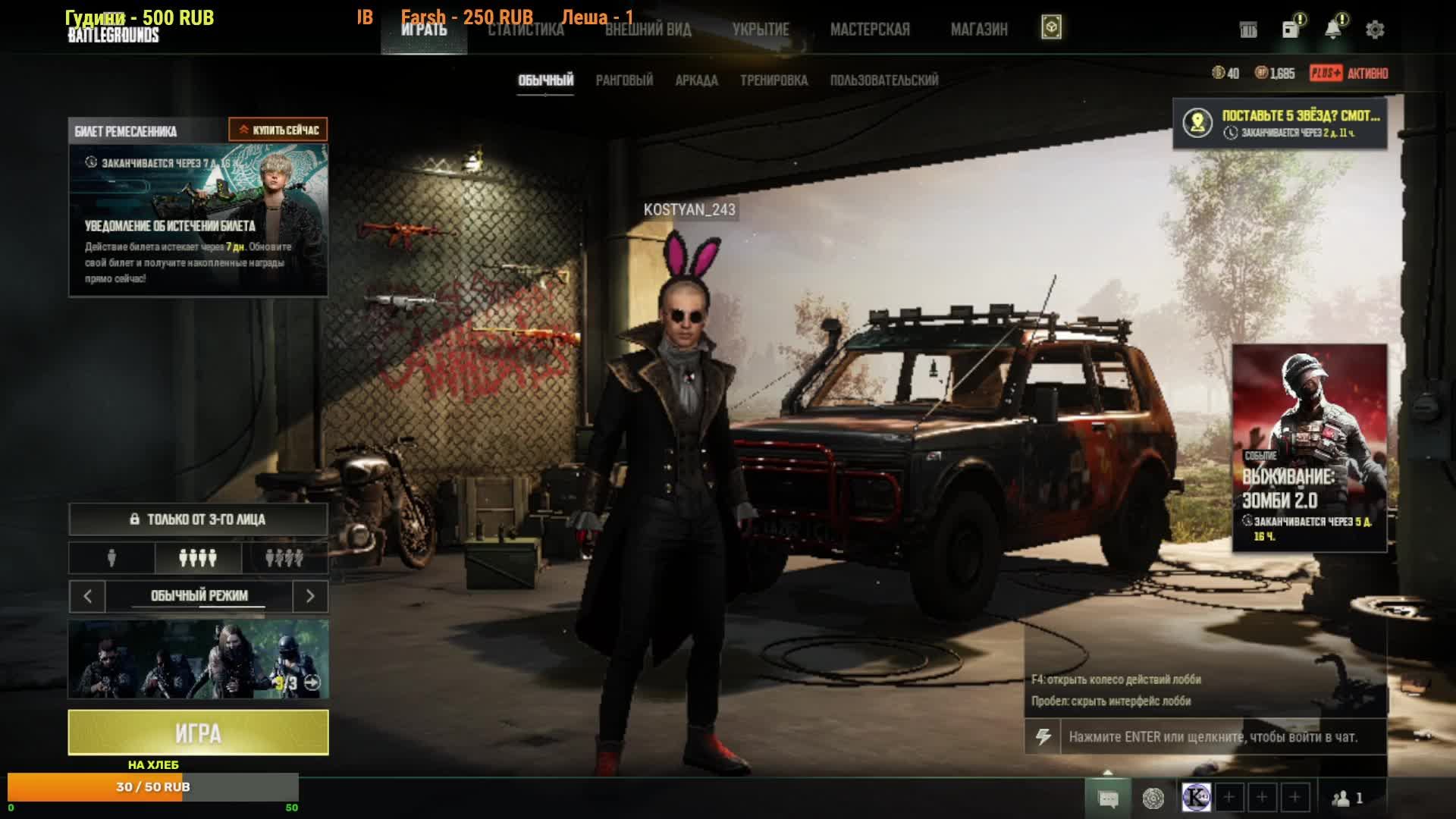Switch to previous game mode with left arrow
The image size is (1456, 819).
tap(87, 596)
